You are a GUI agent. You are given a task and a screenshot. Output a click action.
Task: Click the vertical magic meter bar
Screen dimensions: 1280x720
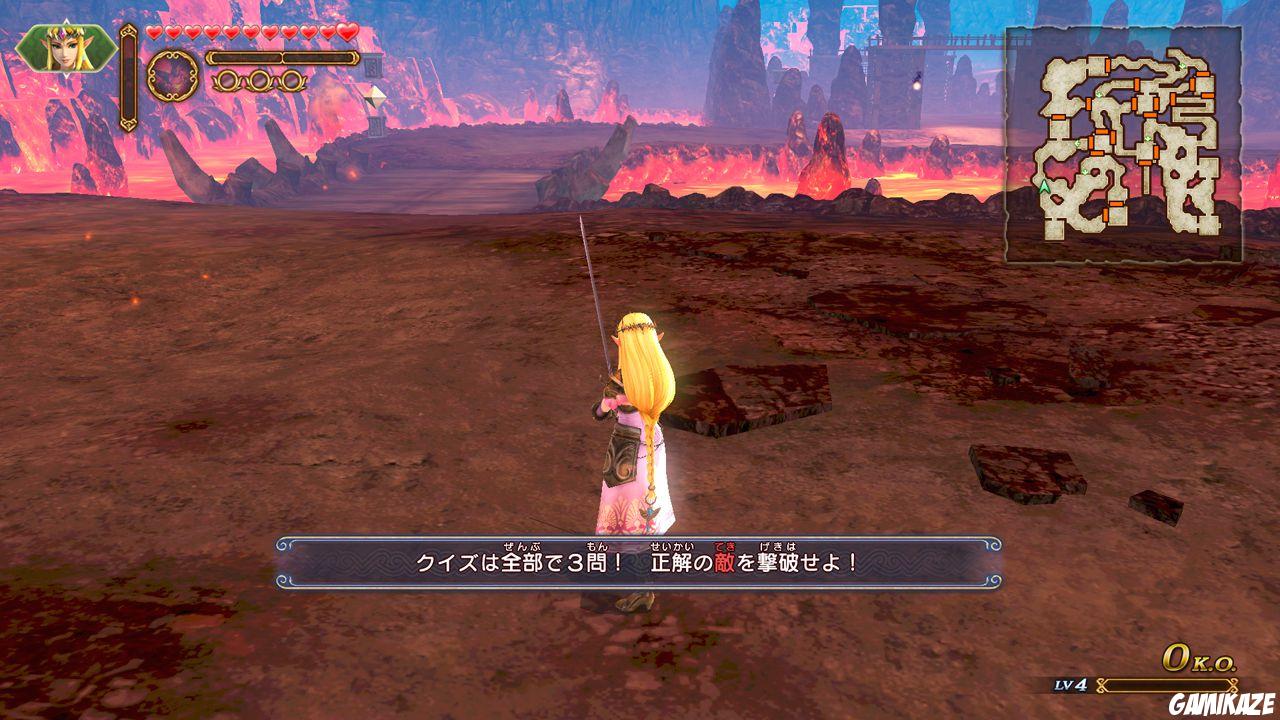(128, 78)
